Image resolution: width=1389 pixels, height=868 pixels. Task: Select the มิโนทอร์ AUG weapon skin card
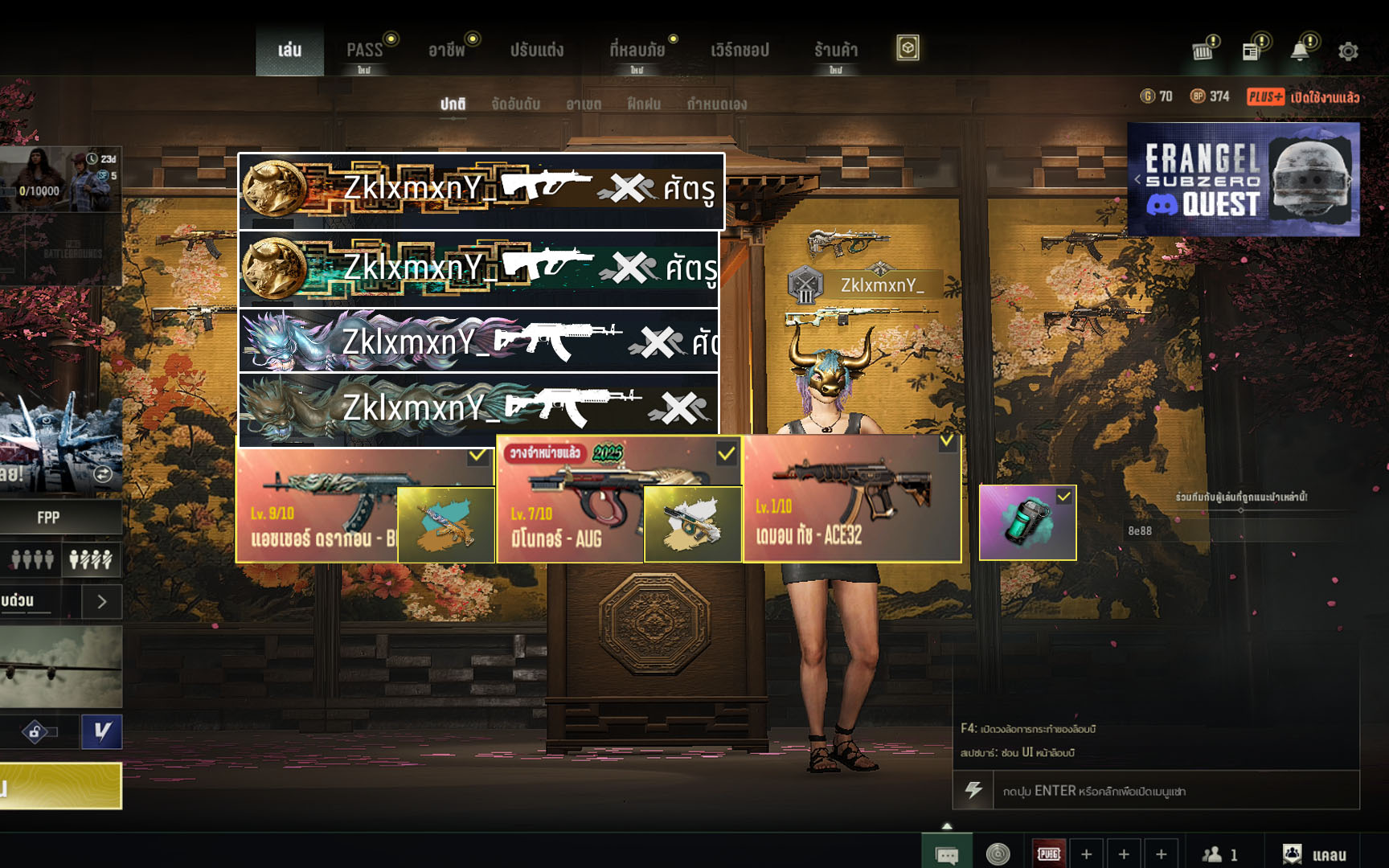(x=571, y=499)
